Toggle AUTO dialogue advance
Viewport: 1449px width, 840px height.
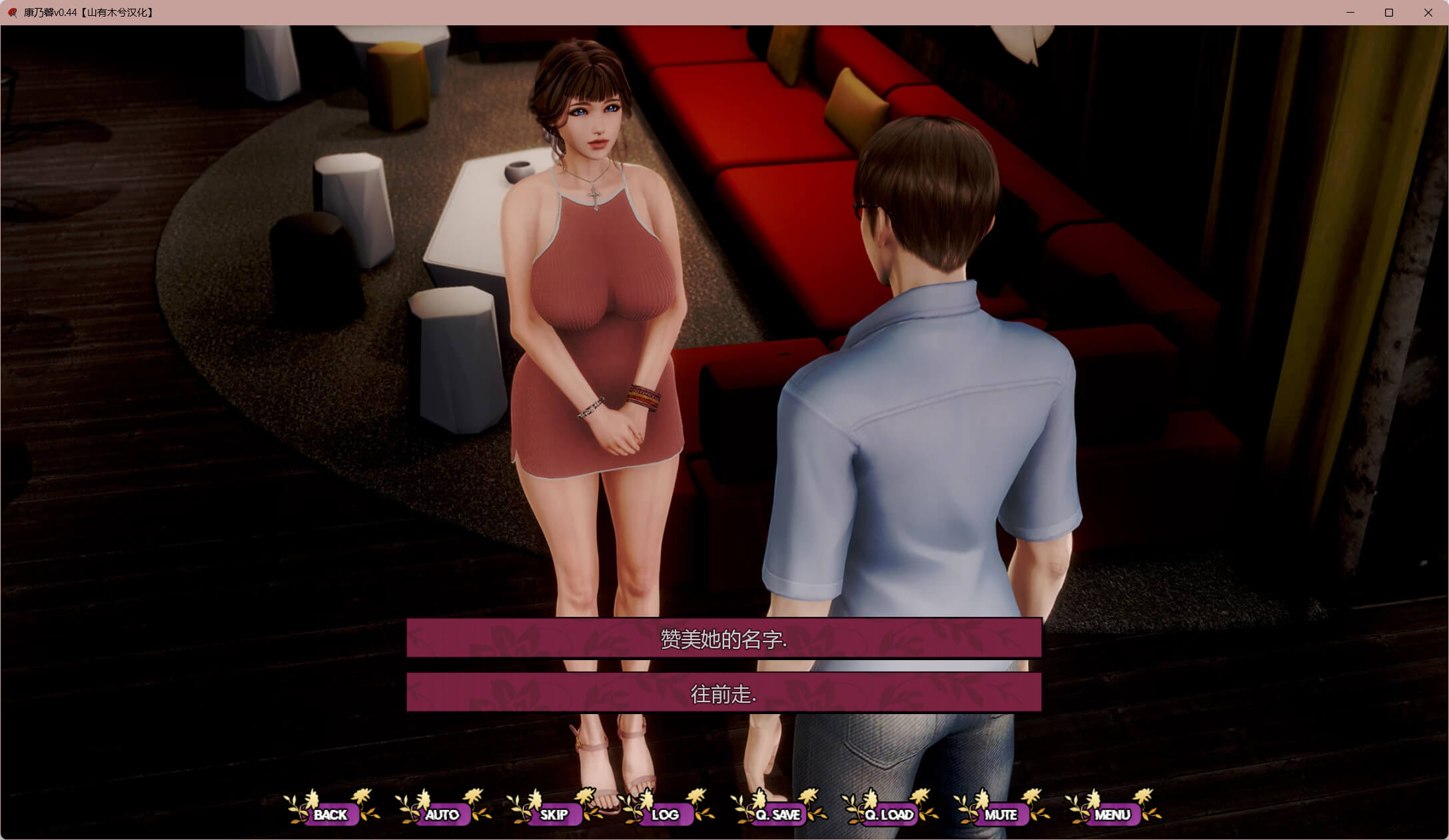[x=442, y=814]
